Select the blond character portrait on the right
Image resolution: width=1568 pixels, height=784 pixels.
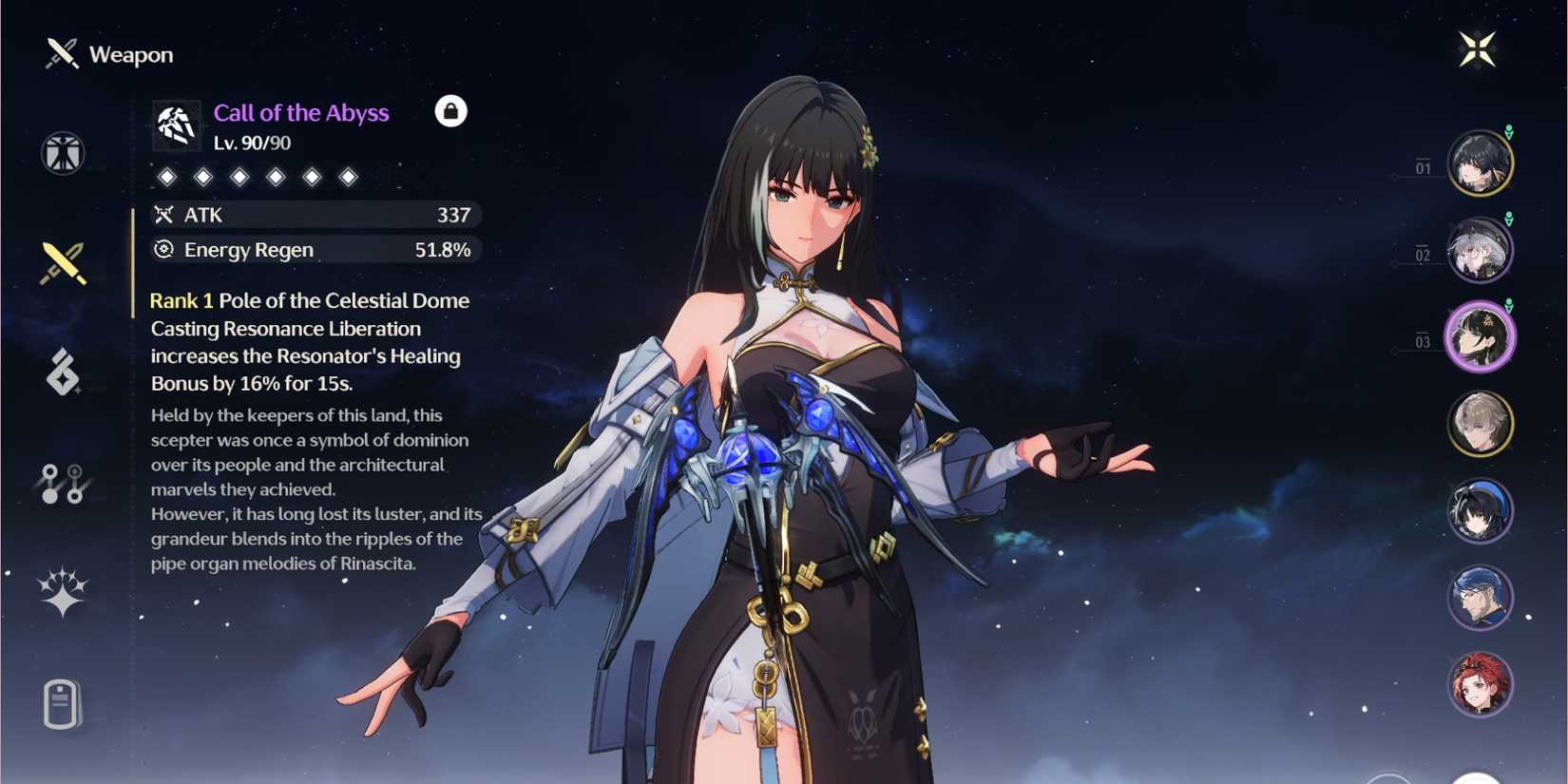point(1480,424)
